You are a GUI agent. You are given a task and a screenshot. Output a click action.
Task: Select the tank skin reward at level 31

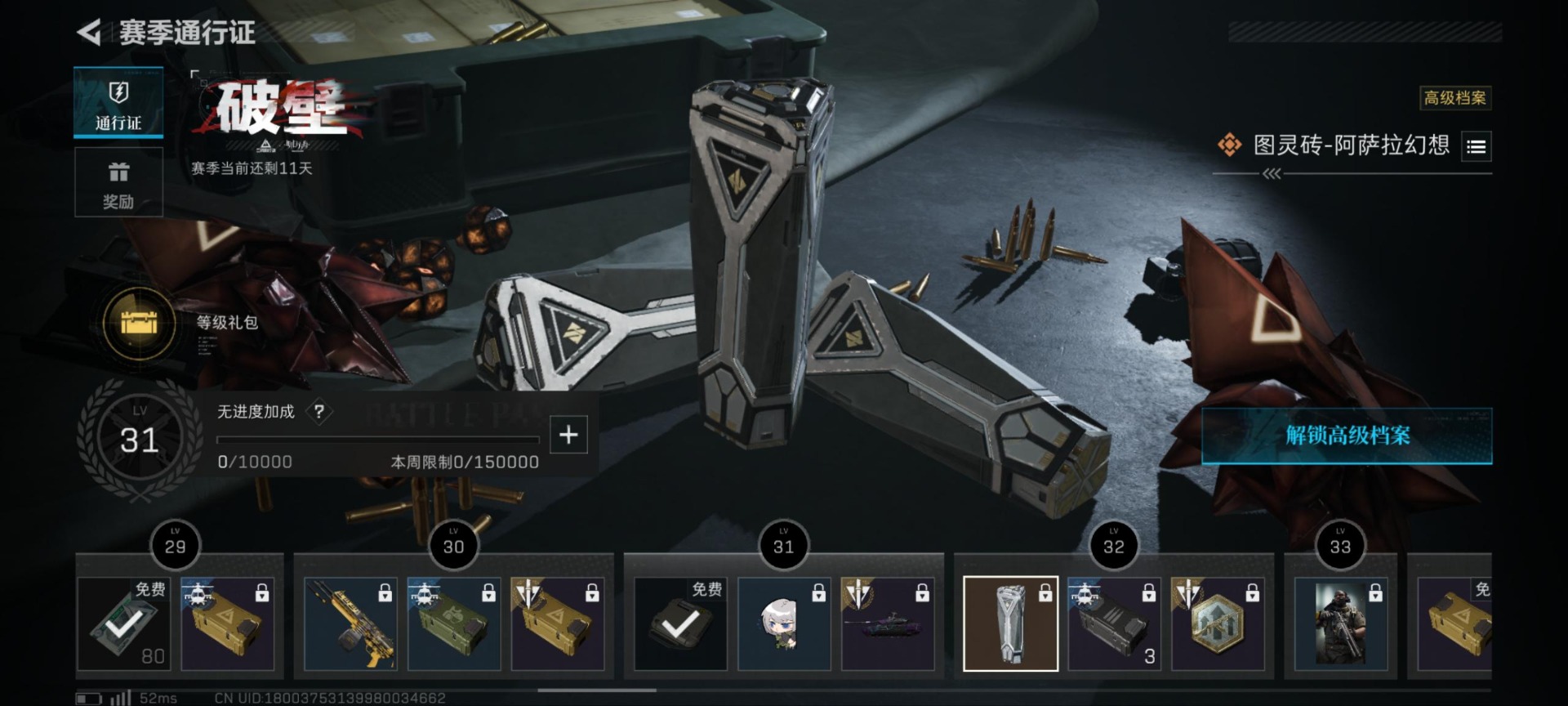pyautogui.click(x=888, y=624)
